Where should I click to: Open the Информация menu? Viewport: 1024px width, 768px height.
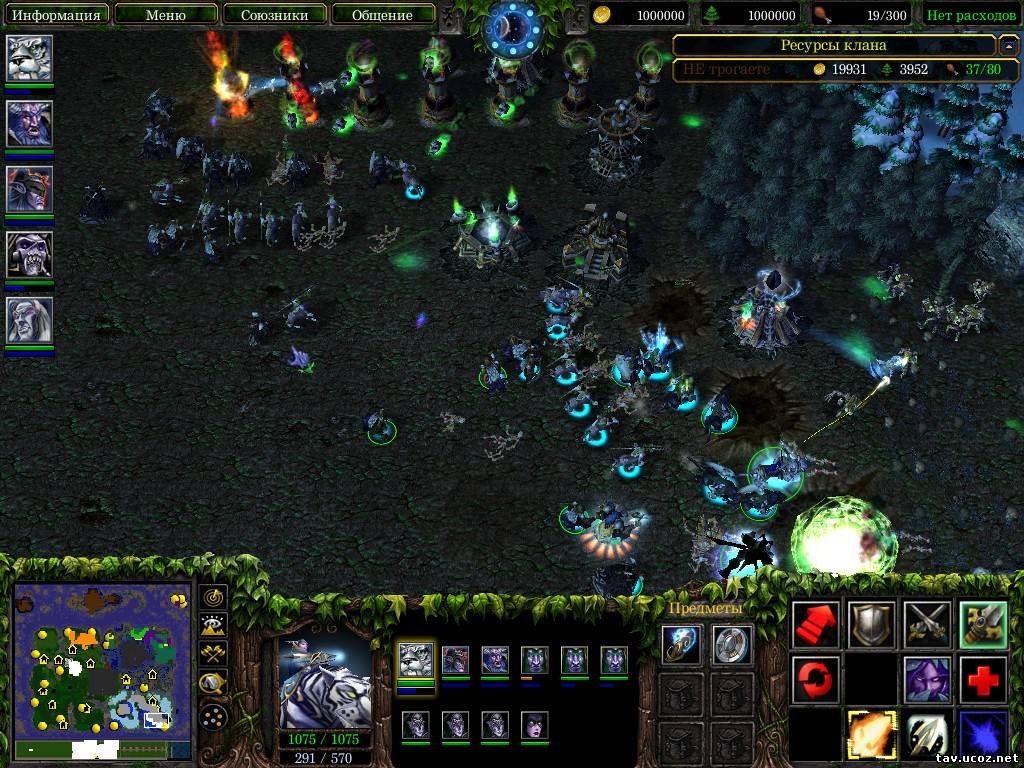[x=56, y=15]
